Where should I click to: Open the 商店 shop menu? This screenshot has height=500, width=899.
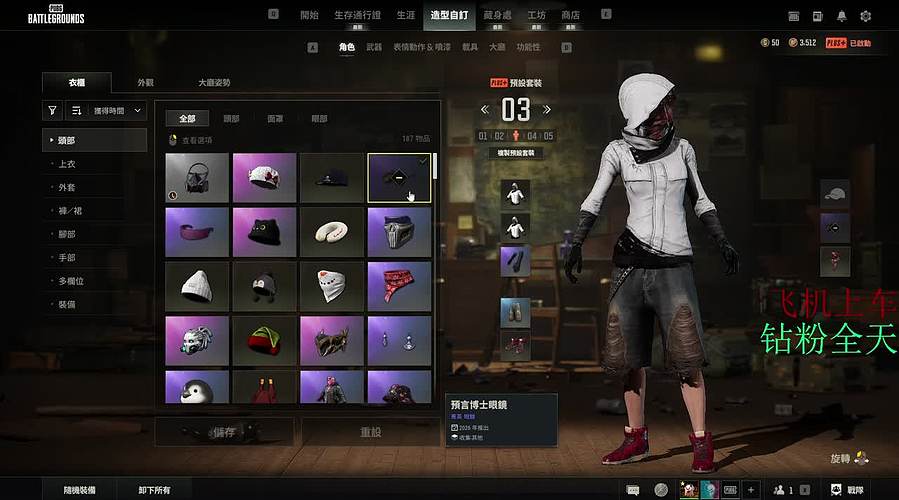pos(570,15)
